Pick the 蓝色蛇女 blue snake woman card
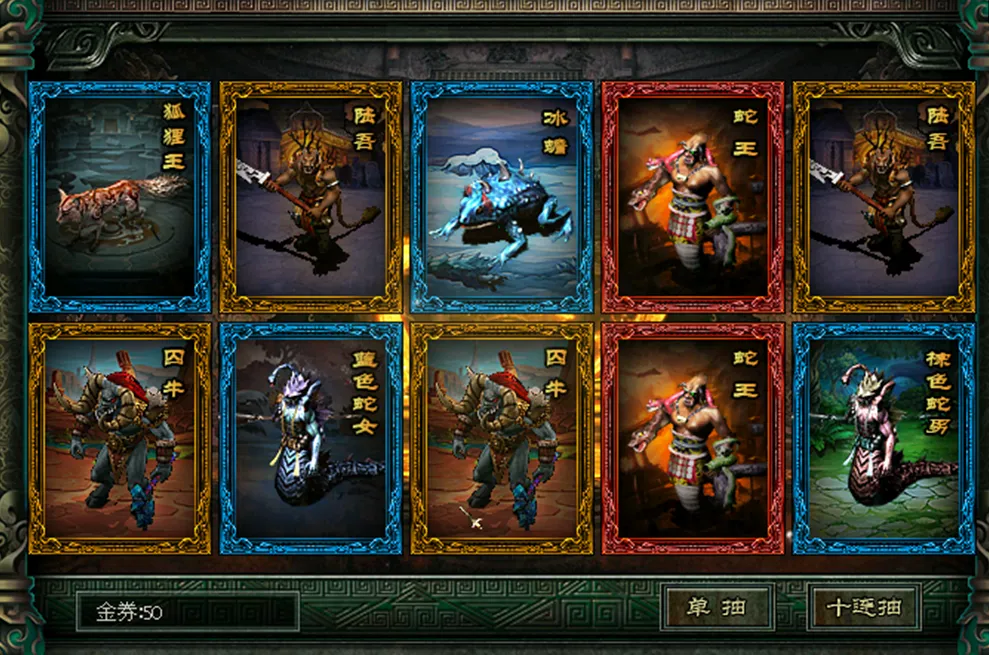 pos(311,438)
